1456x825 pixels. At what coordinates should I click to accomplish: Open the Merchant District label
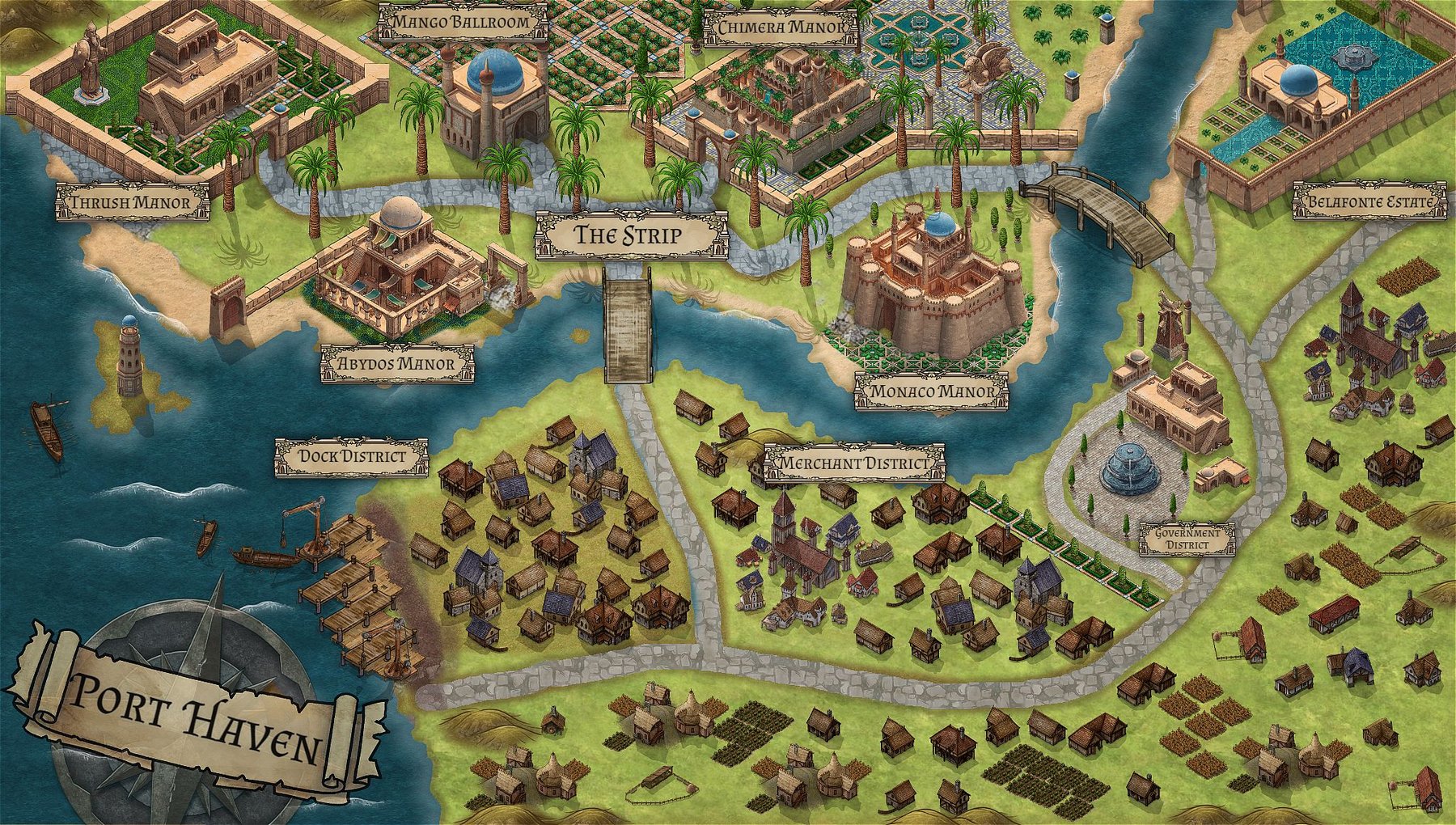tap(853, 463)
